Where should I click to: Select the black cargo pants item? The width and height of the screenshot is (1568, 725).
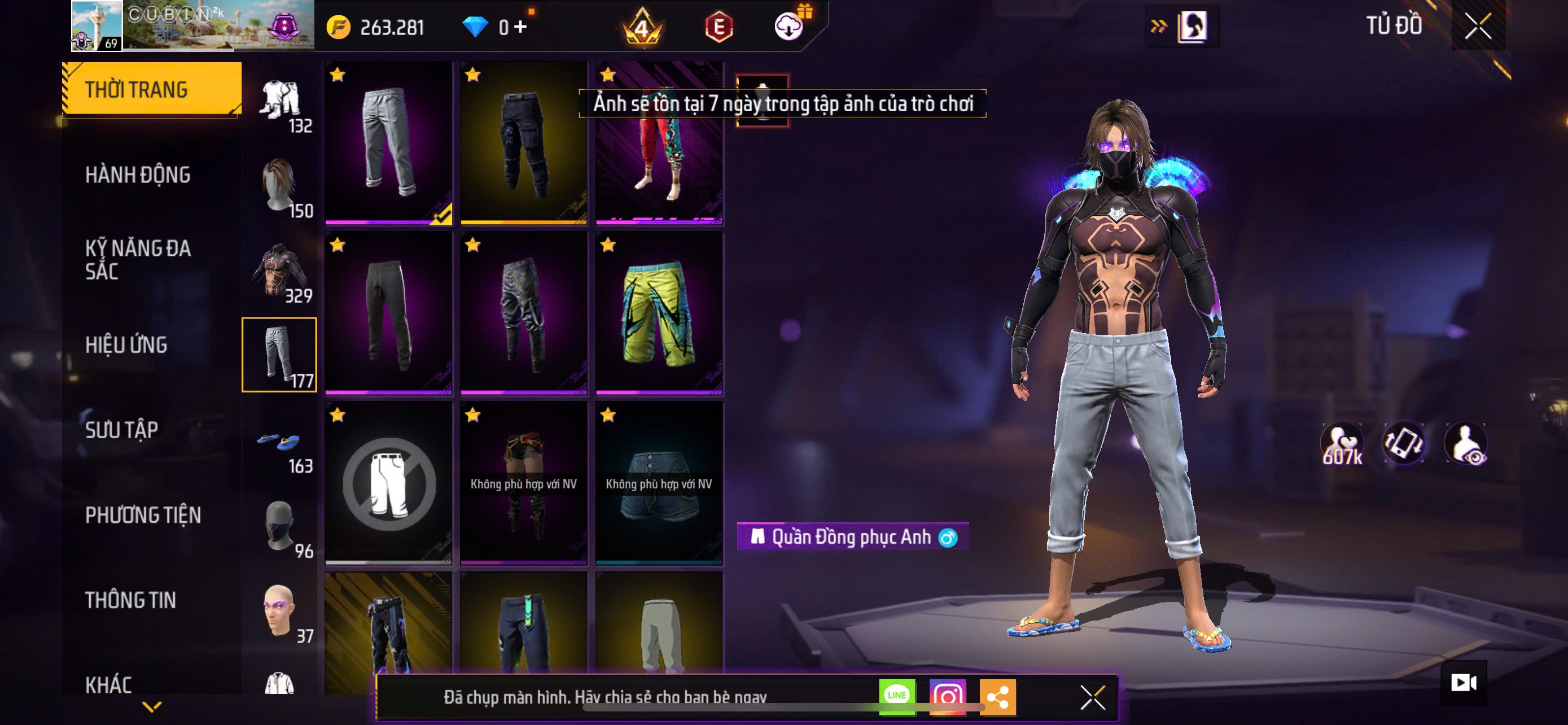(x=523, y=142)
